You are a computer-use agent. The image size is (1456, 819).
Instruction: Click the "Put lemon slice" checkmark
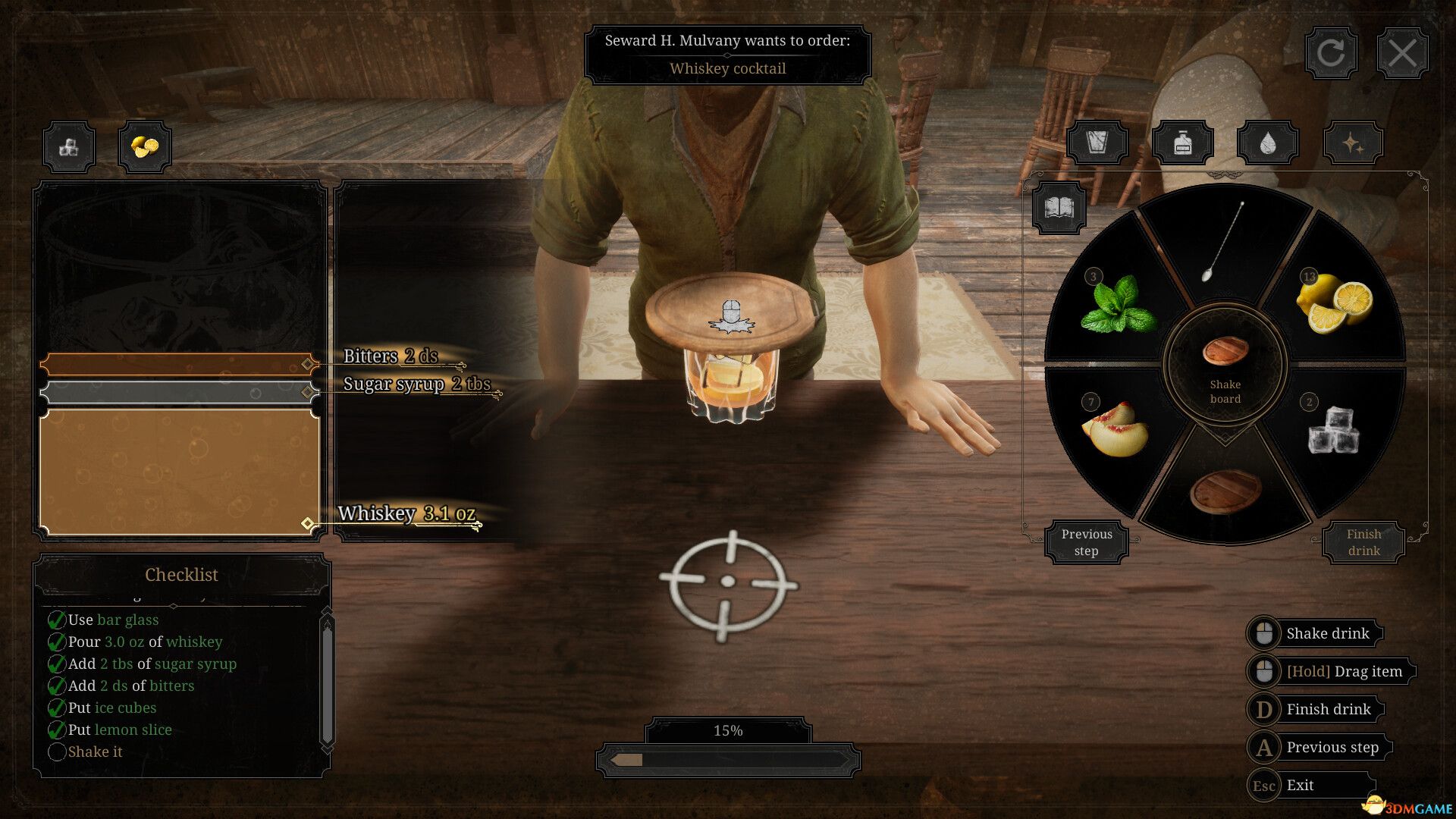[x=57, y=730]
